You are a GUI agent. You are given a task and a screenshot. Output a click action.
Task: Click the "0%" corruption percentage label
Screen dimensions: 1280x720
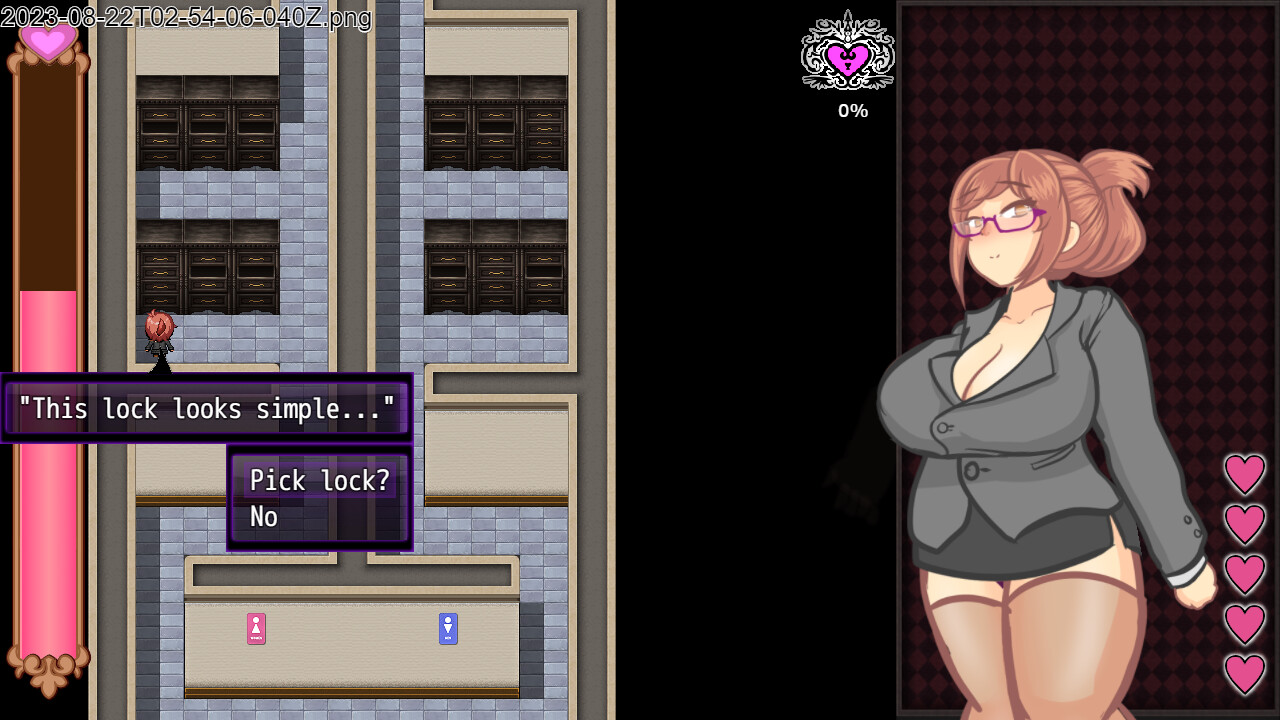[x=852, y=111]
